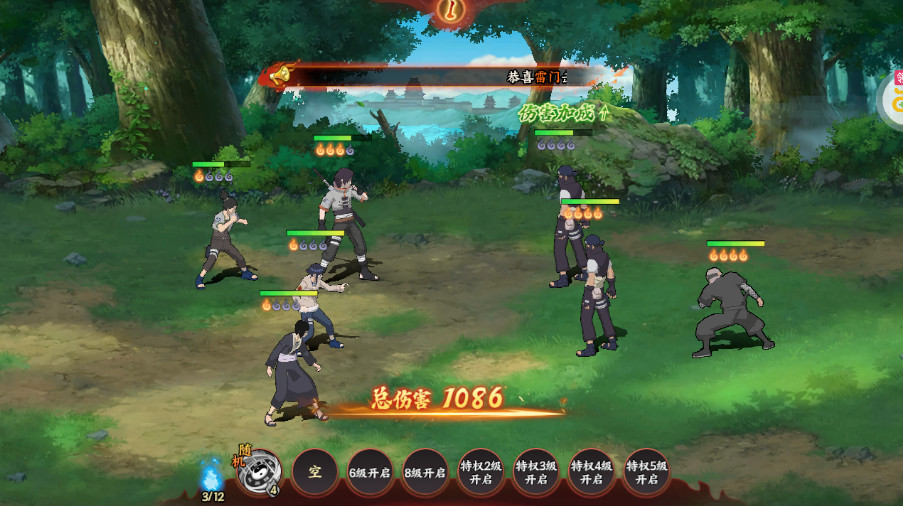Select the 特权3级开启 locked slot
903x506 pixels.
coord(536,472)
